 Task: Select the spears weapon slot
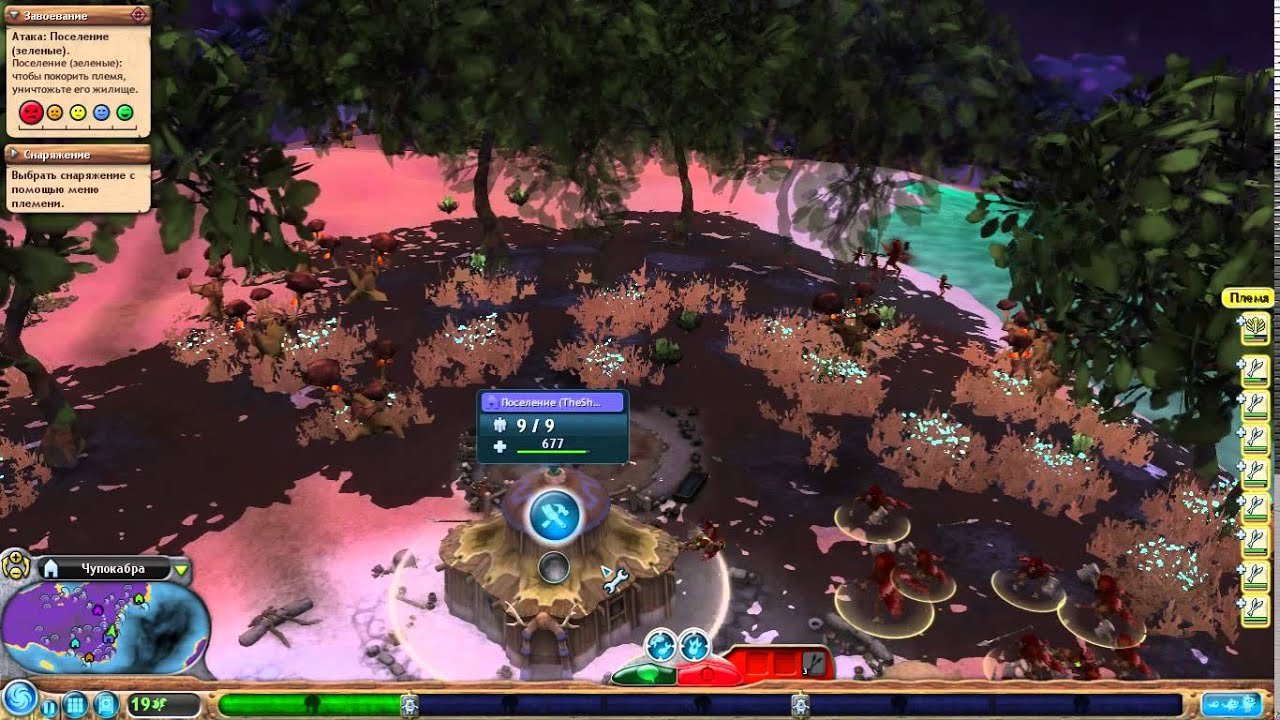pos(816,661)
